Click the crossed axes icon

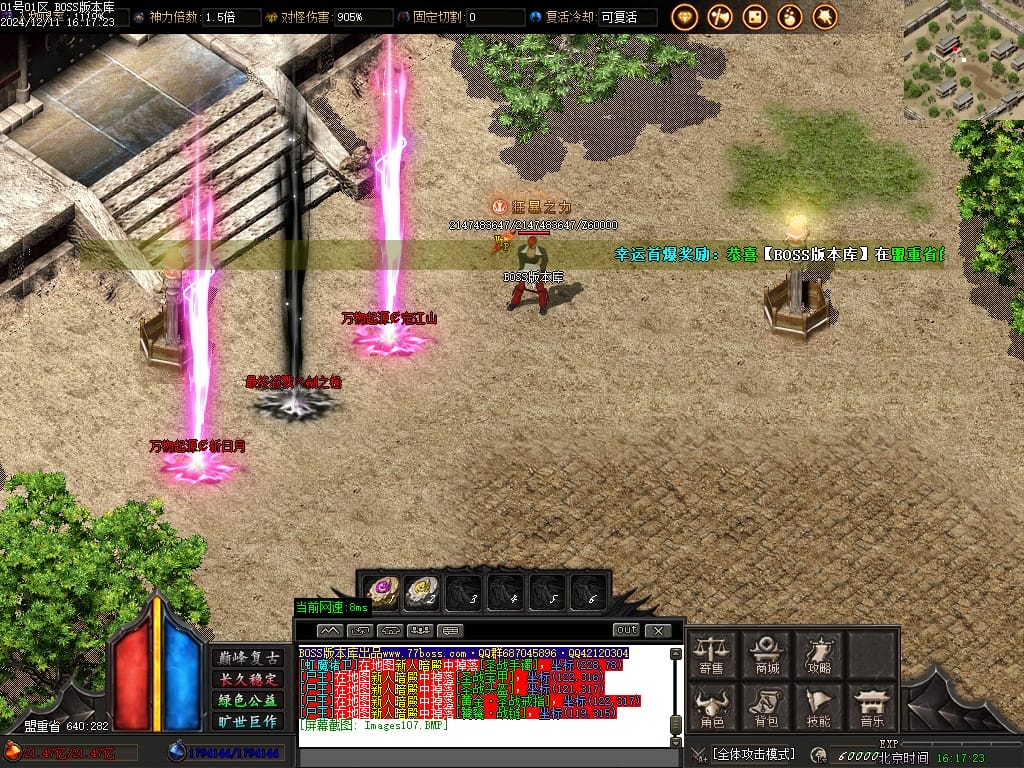pos(720,17)
